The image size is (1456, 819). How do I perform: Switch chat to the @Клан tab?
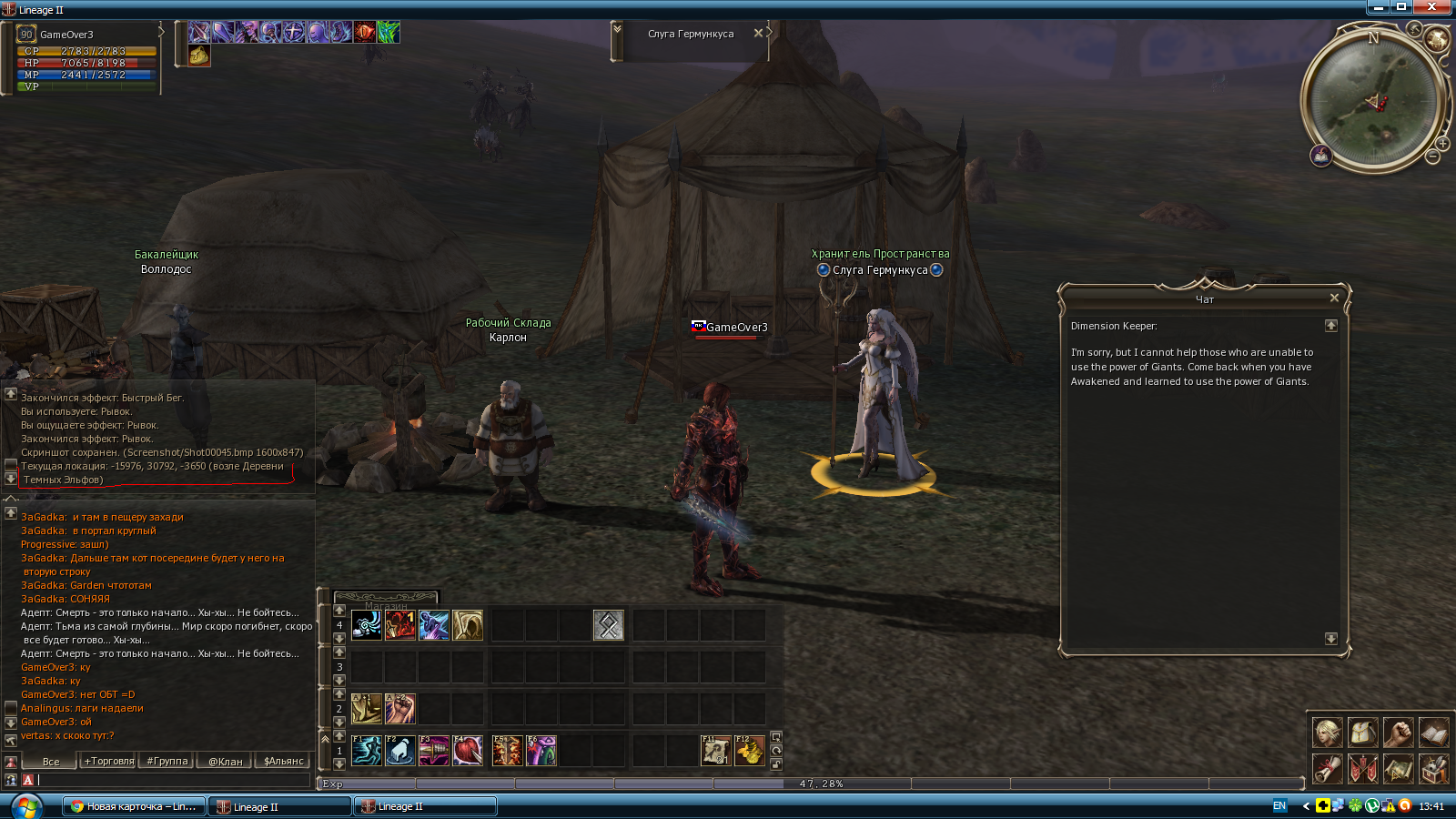pos(226,761)
